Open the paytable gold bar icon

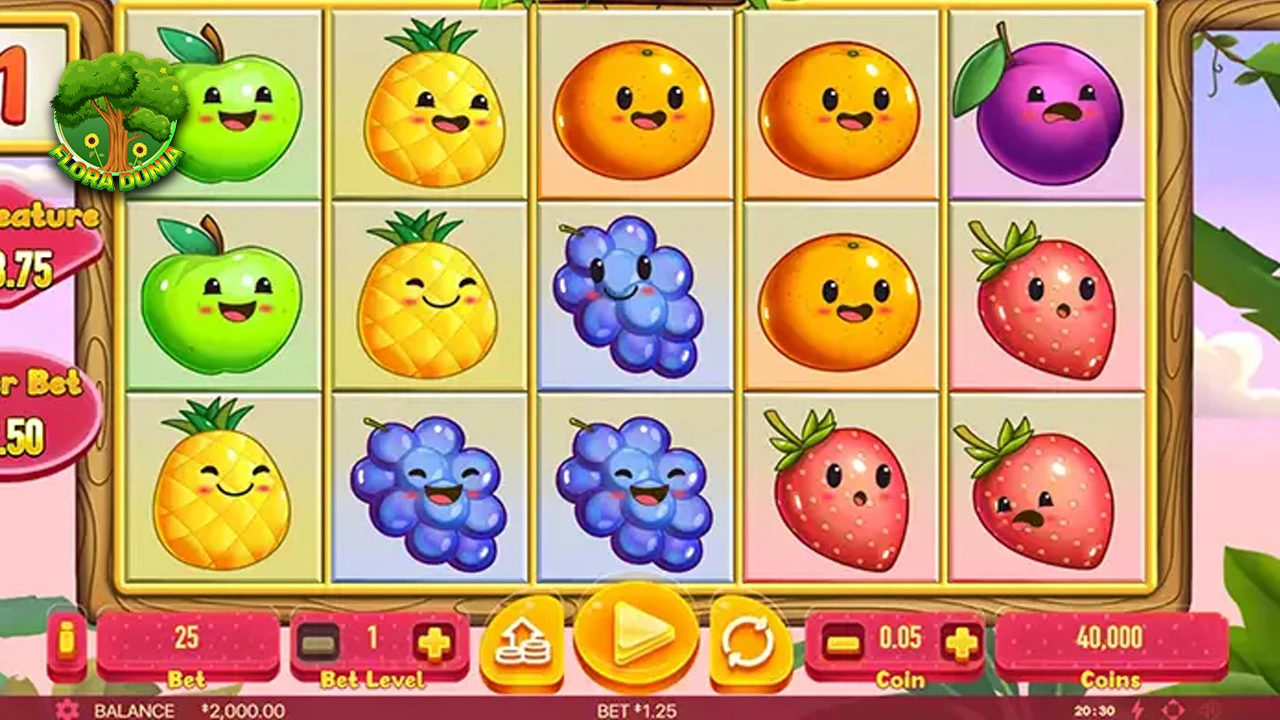pyautogui.click(x=65, y=639)
